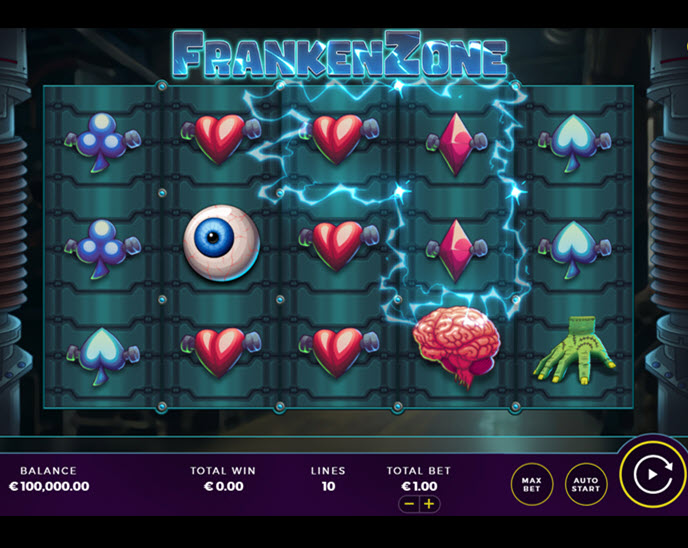Increase total bet with the plus button
Image resolution: width=688 pixels, height=548 pixels.
point(430,504)
